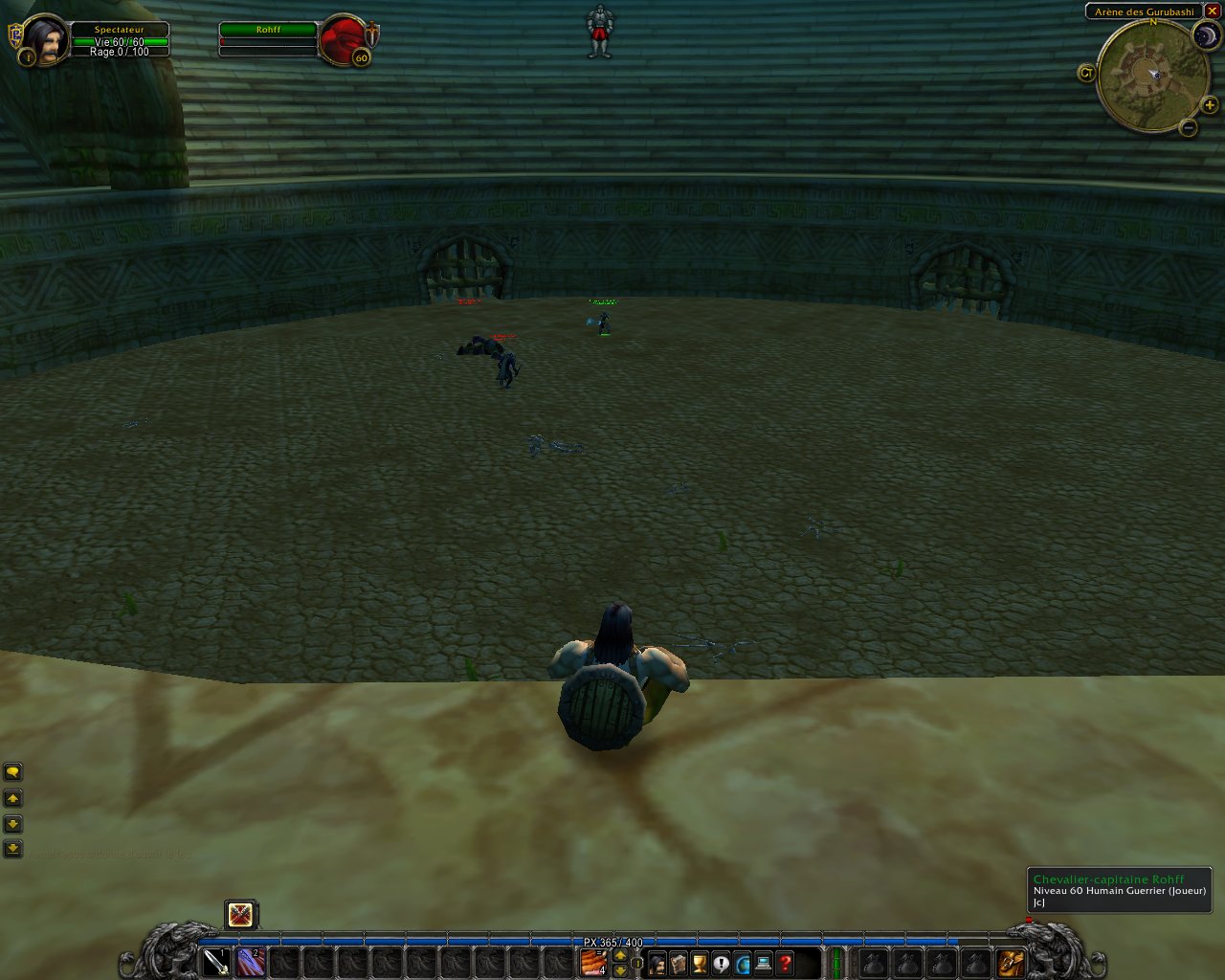The height and width of the screenshot is (980, 1225).
Task: Open the backpack at the bar's end
Action: pos(1011,963)
